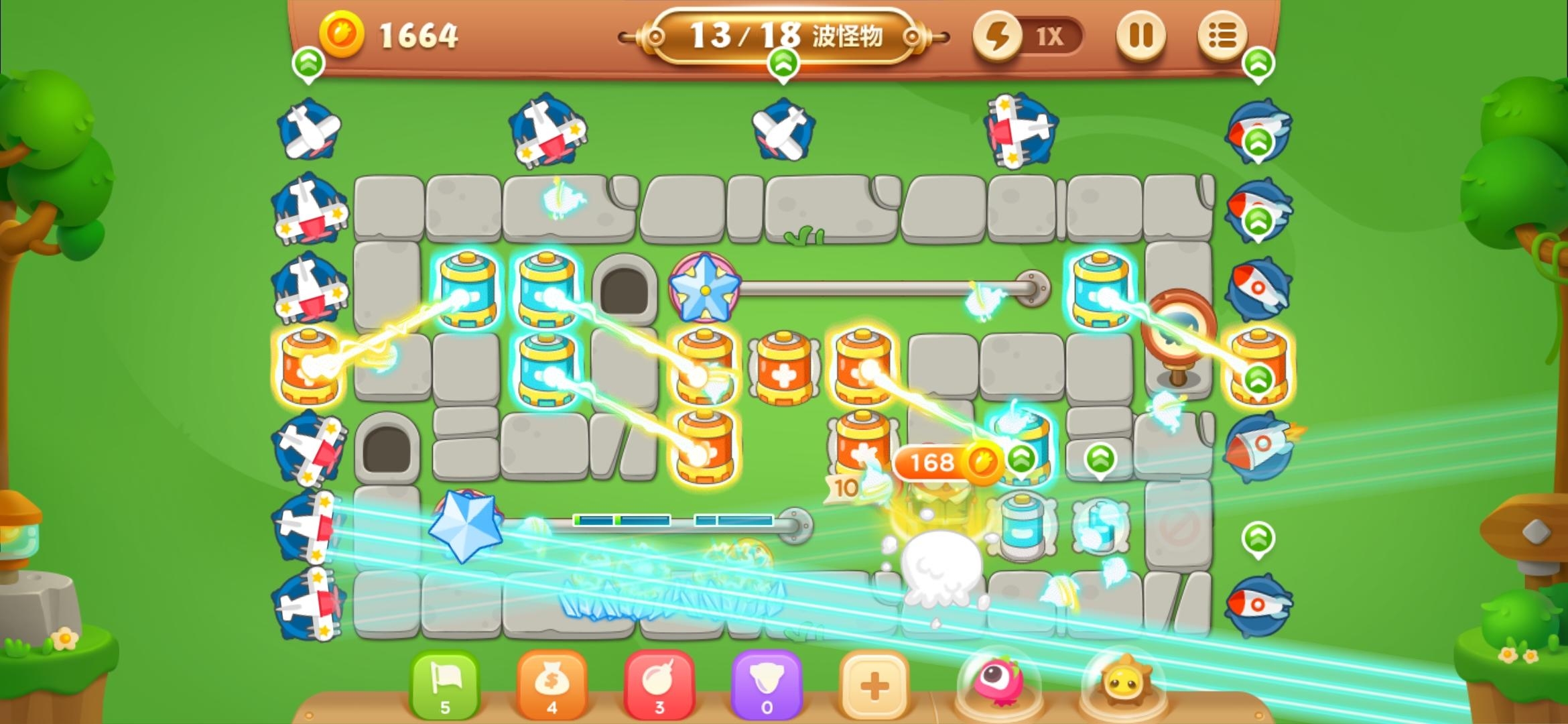Buy the 168 coin tower upgrade

(946, 463)
